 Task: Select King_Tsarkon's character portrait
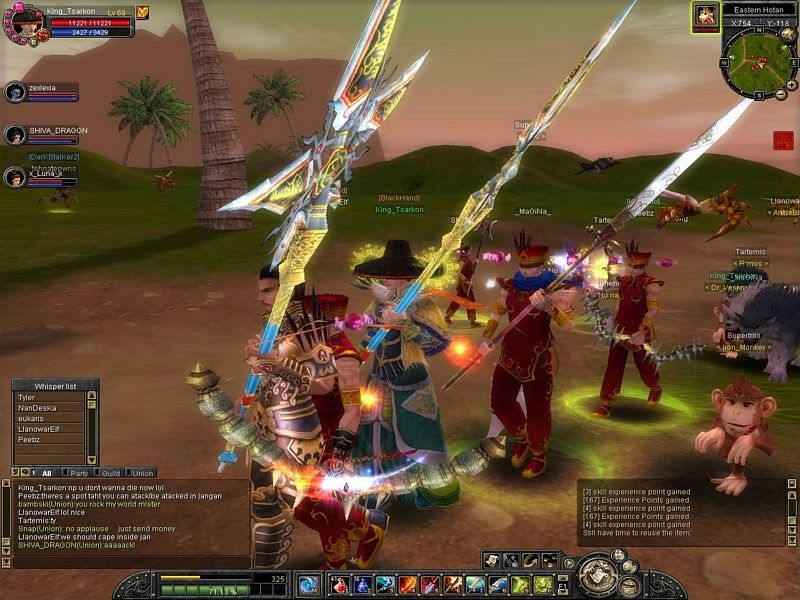tap(26, 19)
